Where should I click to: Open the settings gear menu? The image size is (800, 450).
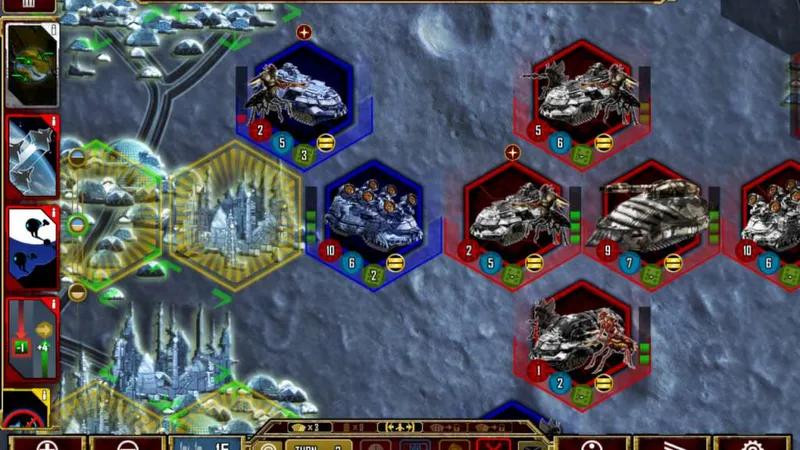click(x=751, y=443)
